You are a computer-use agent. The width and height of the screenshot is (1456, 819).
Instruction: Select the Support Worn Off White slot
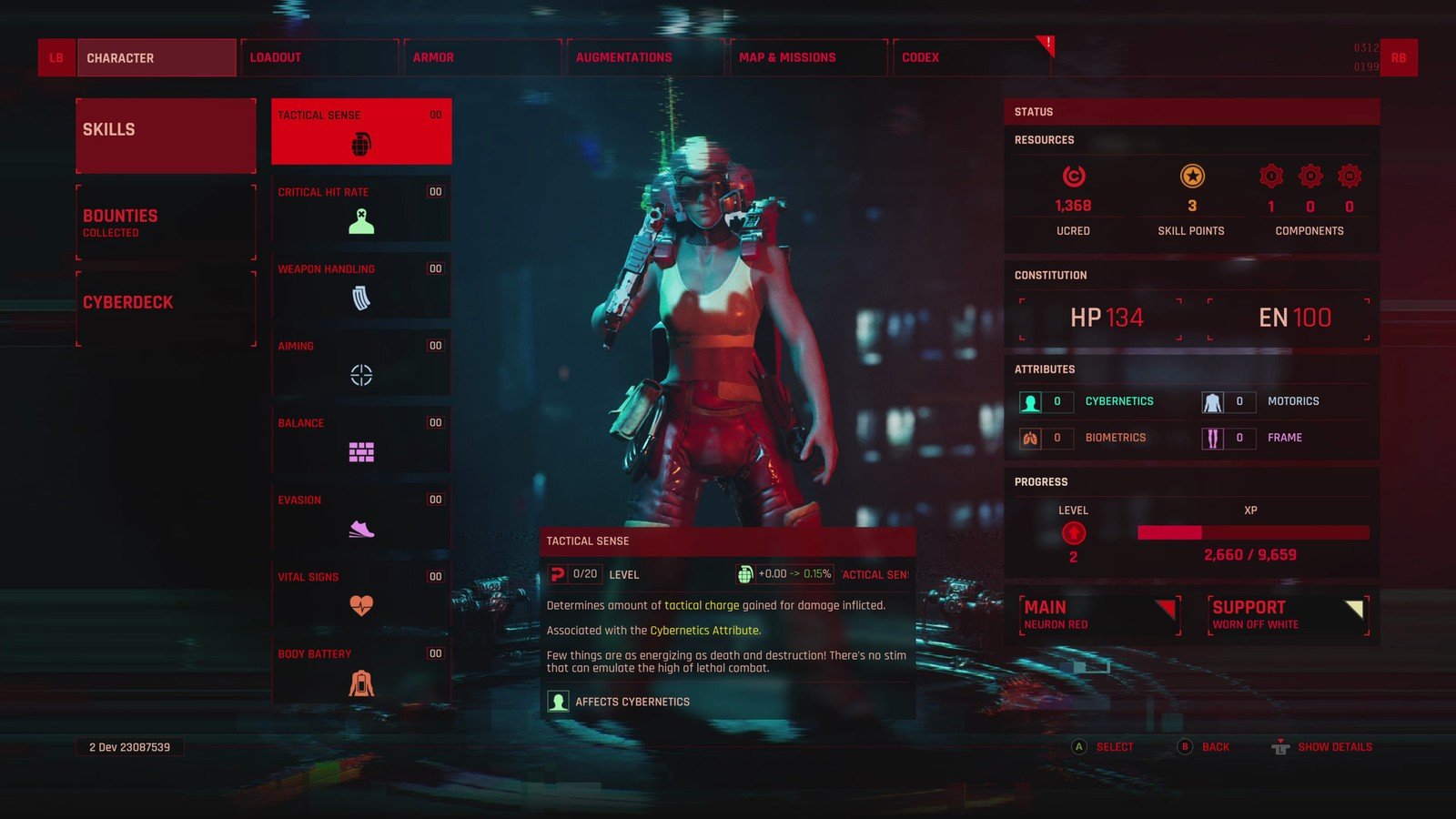(1288, 615)
